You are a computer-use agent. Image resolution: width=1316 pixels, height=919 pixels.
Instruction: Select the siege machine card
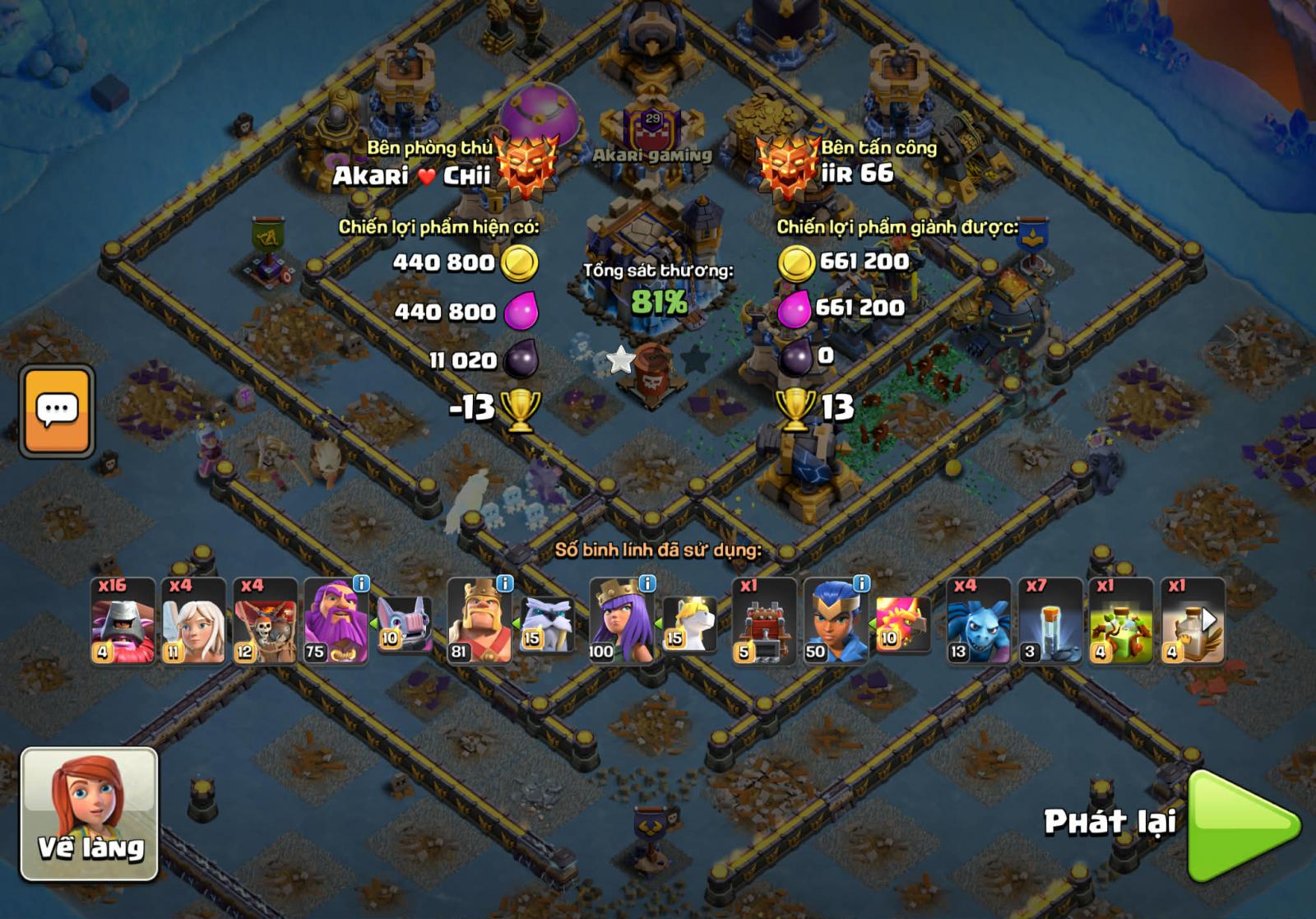[764, 620]
